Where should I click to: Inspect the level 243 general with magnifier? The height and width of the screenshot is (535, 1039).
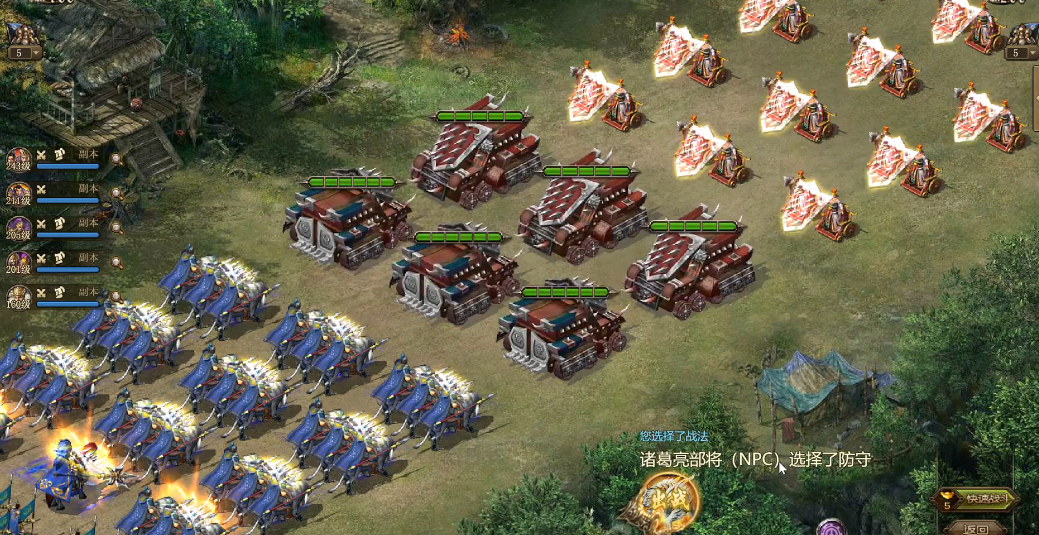click(x=117, y=157)
